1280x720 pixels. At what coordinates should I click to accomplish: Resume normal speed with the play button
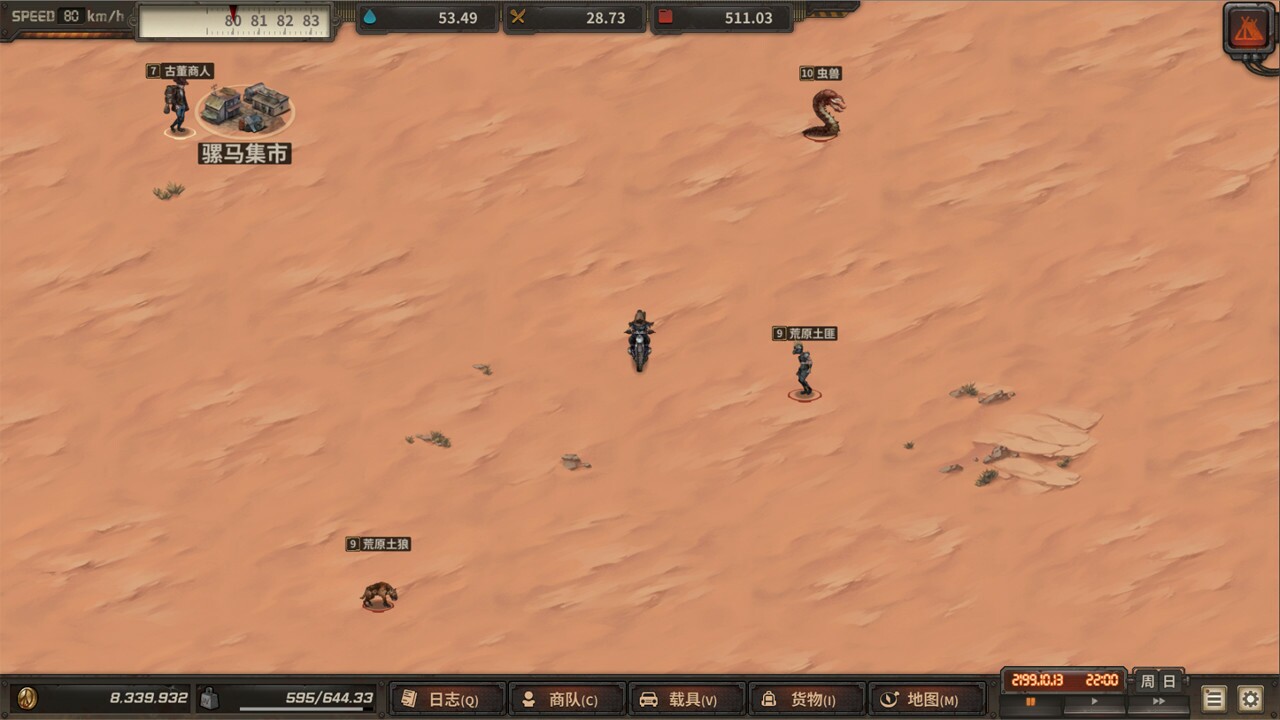pyautogui.click(x=1094, y=702)
